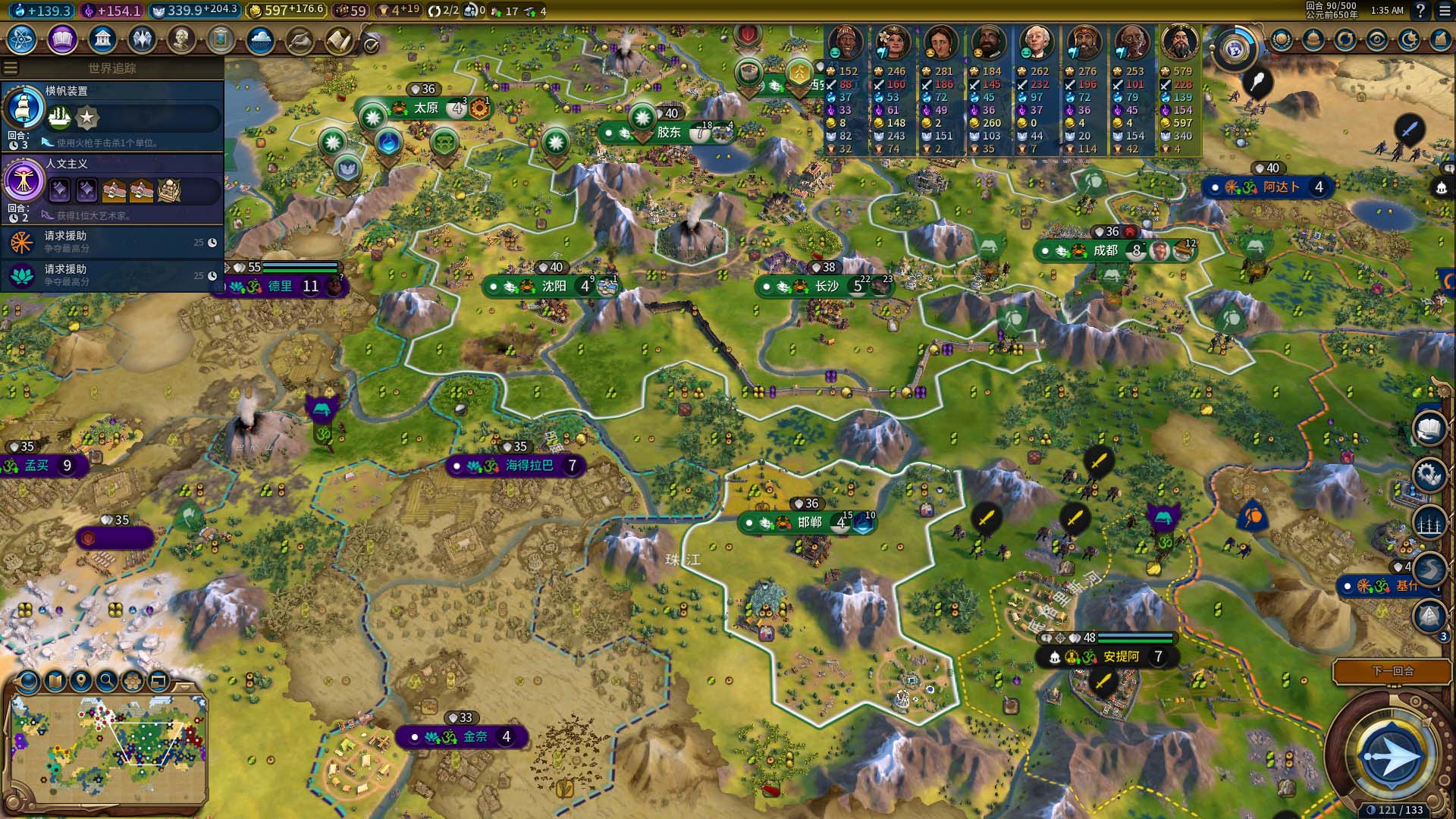Viewport: 1456px width, 819px height.
Task: Open the world rankings laurel icon
Action: [1282, 39]
